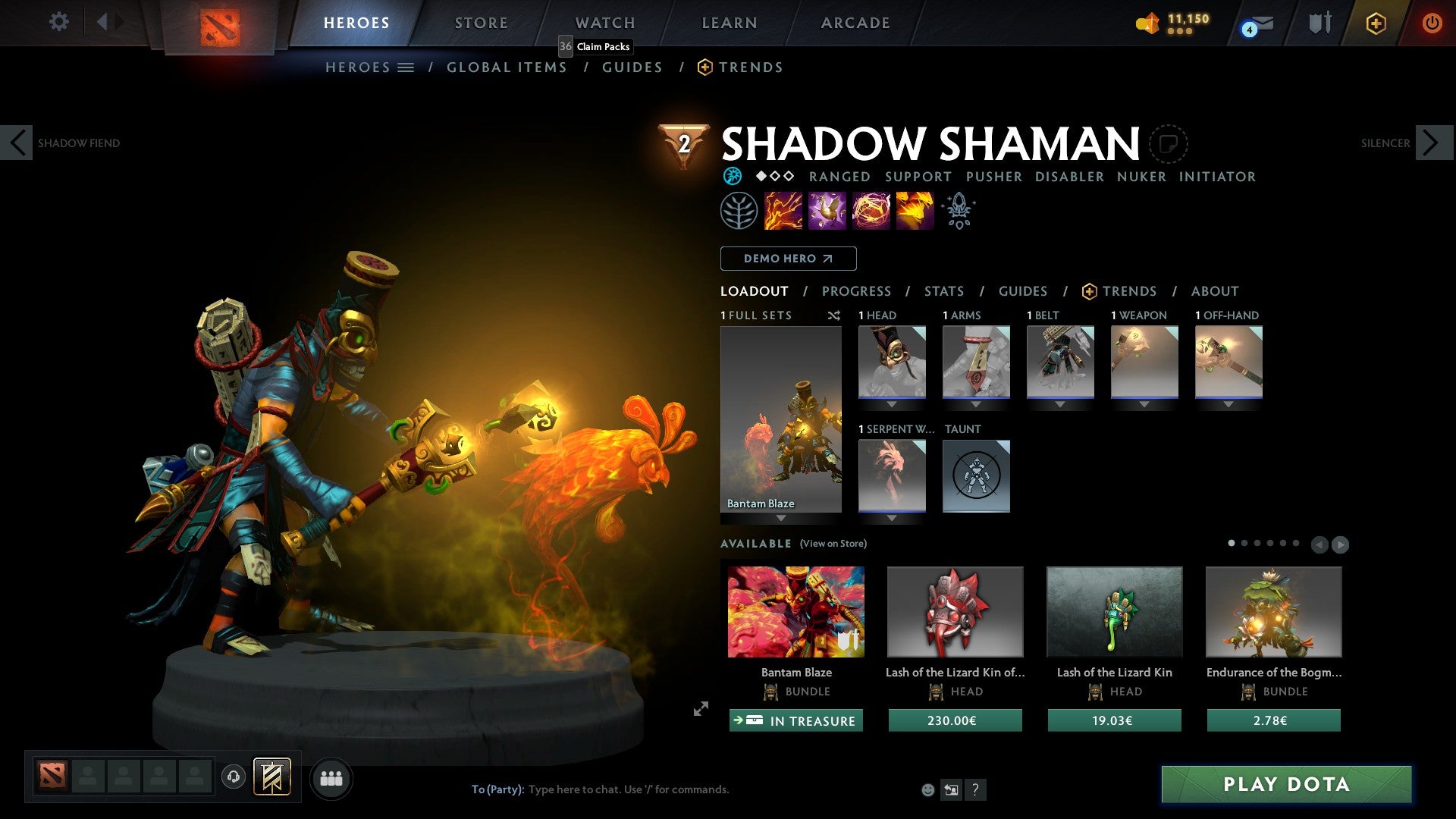Open the Stats tab for Shadow Shaman

(x=943, y=291)
